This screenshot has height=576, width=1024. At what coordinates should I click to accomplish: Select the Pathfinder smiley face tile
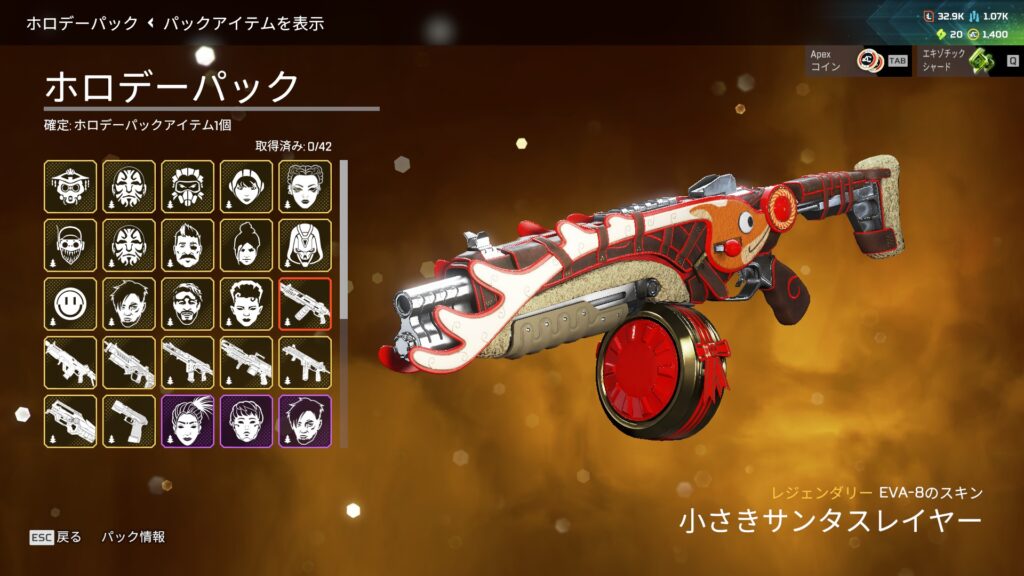(70, 304)
